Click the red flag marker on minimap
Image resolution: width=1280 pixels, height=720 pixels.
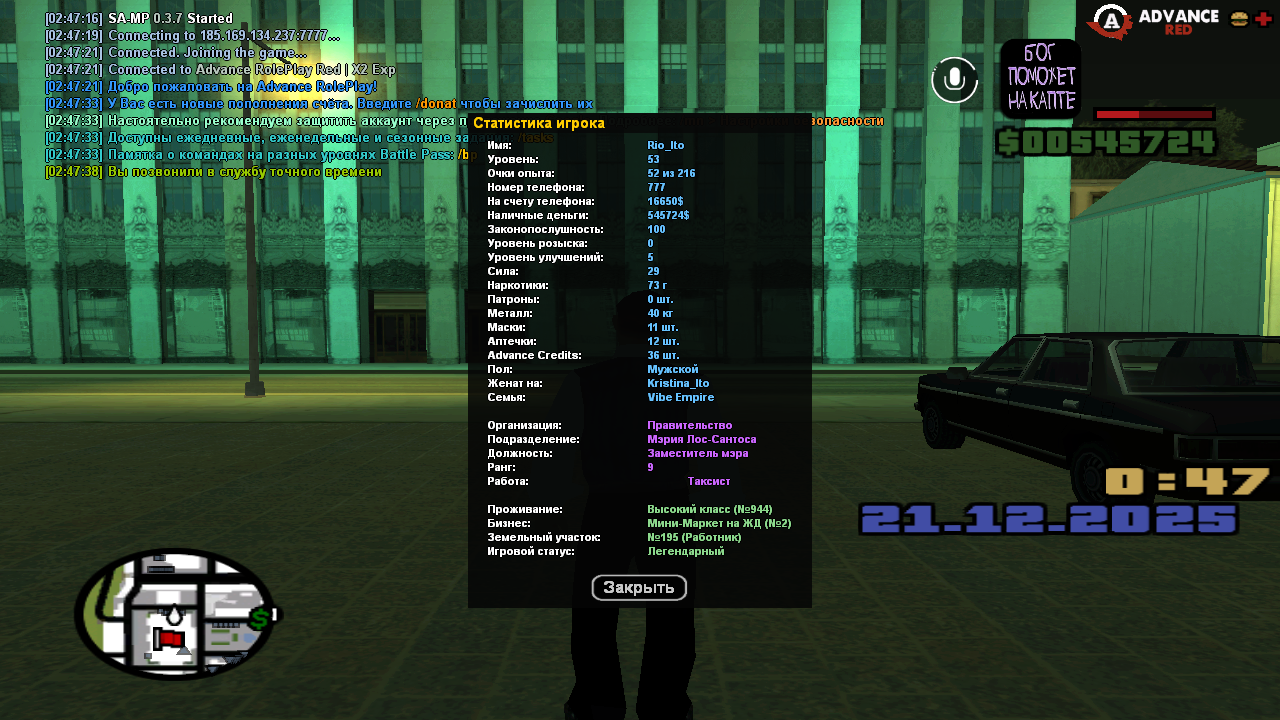[170, 638]
